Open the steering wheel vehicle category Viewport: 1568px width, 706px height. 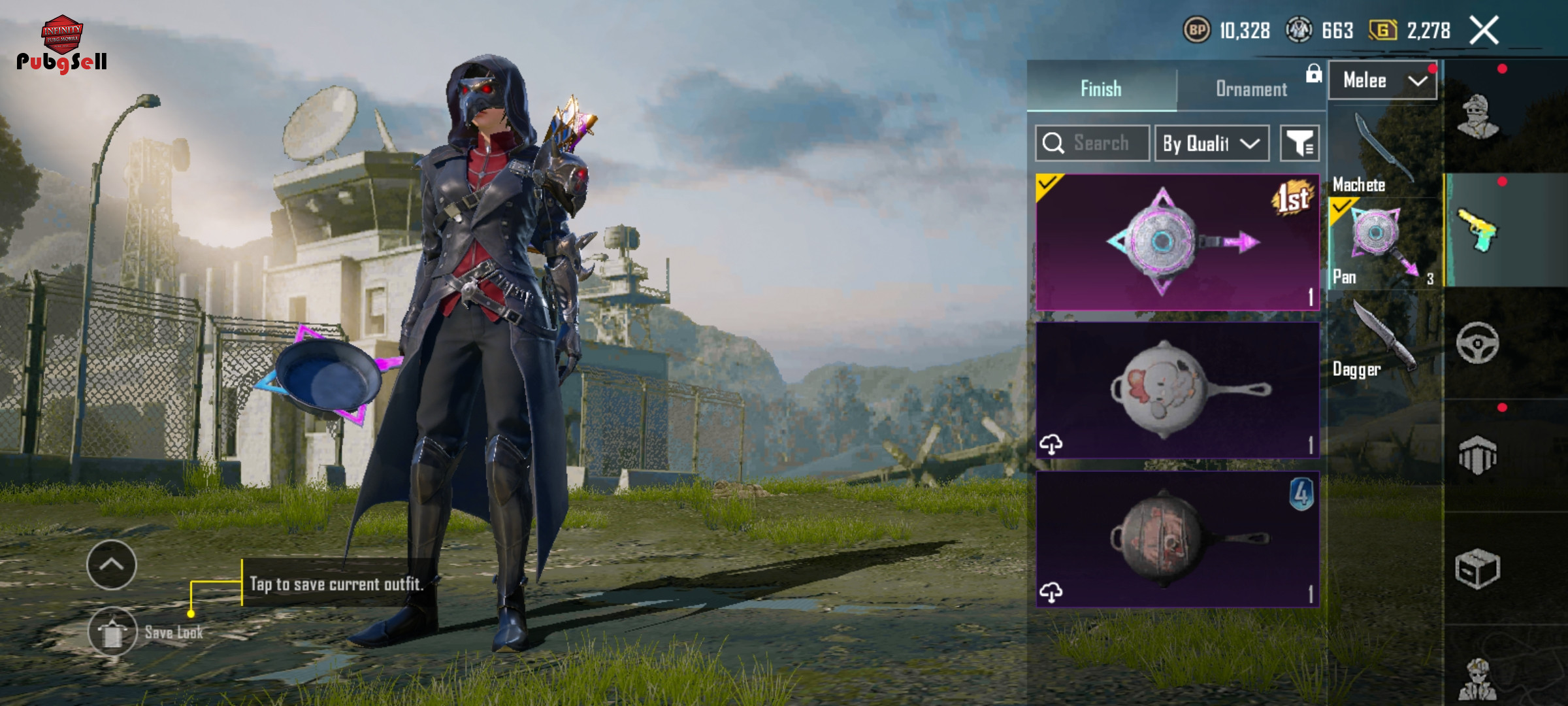(x=1478, y=343)
